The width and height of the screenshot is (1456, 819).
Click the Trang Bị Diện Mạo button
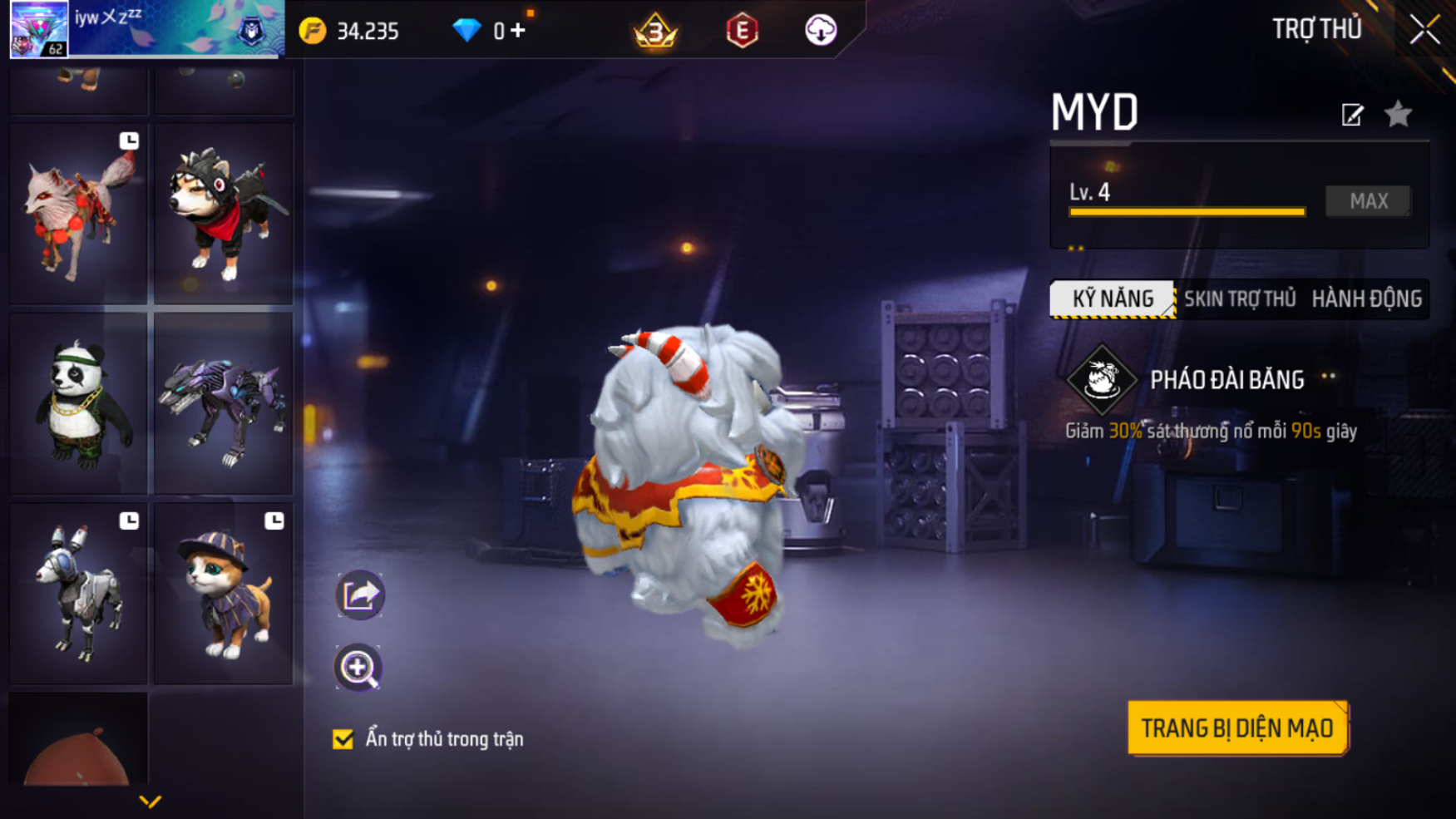(1236, 728)
